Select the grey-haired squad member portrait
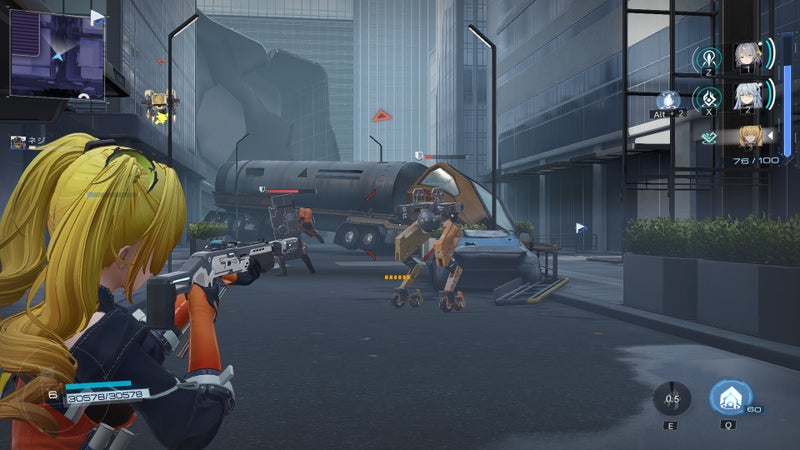This screenshot has width=800, height=450. pyautogui.click(x=746, y=56)
